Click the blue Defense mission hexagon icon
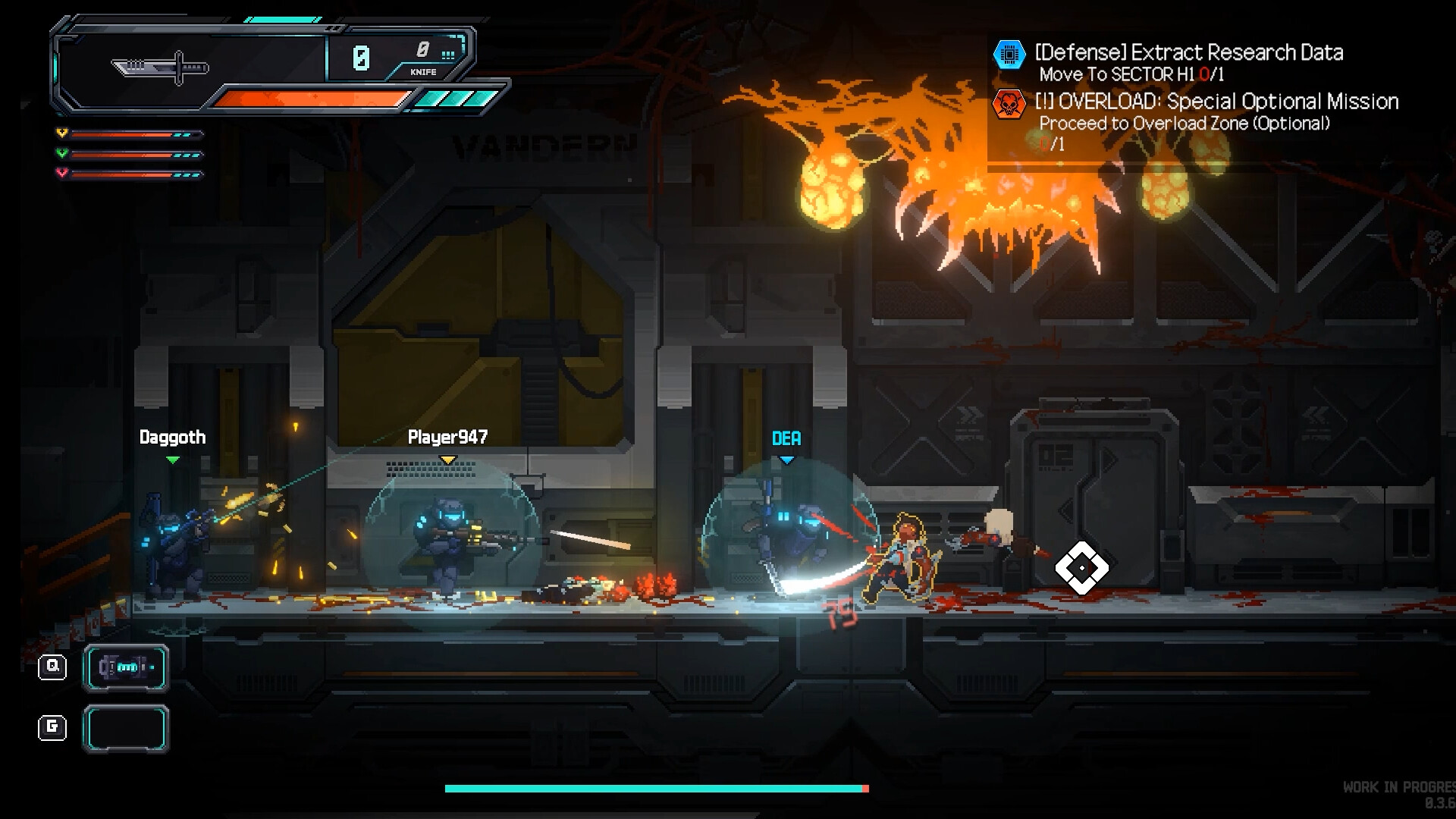This screenshot has width=1456, height=819. 1009,54
